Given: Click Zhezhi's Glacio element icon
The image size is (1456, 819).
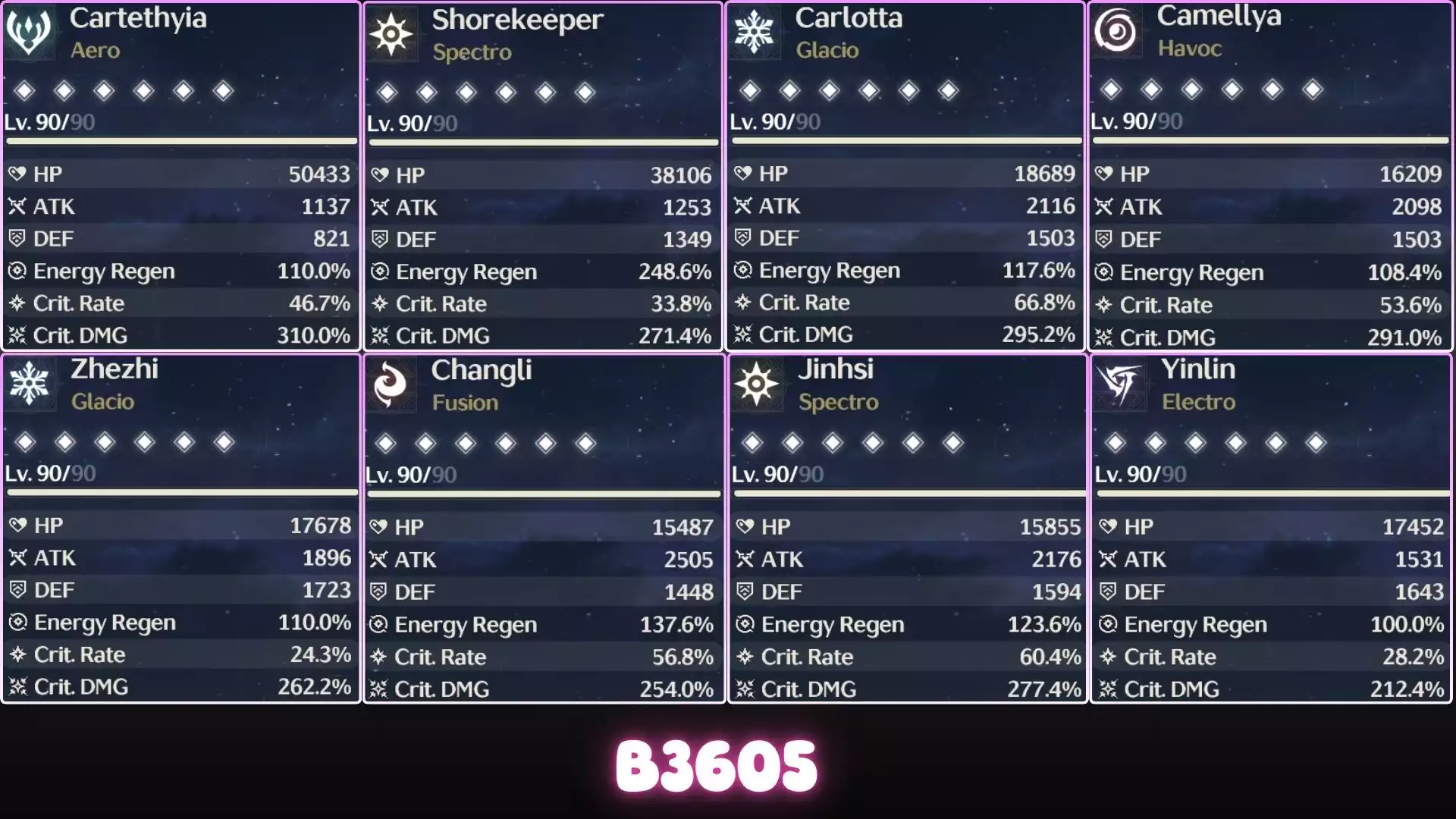Looking at the screenshot, I should (x=30, y=383).
